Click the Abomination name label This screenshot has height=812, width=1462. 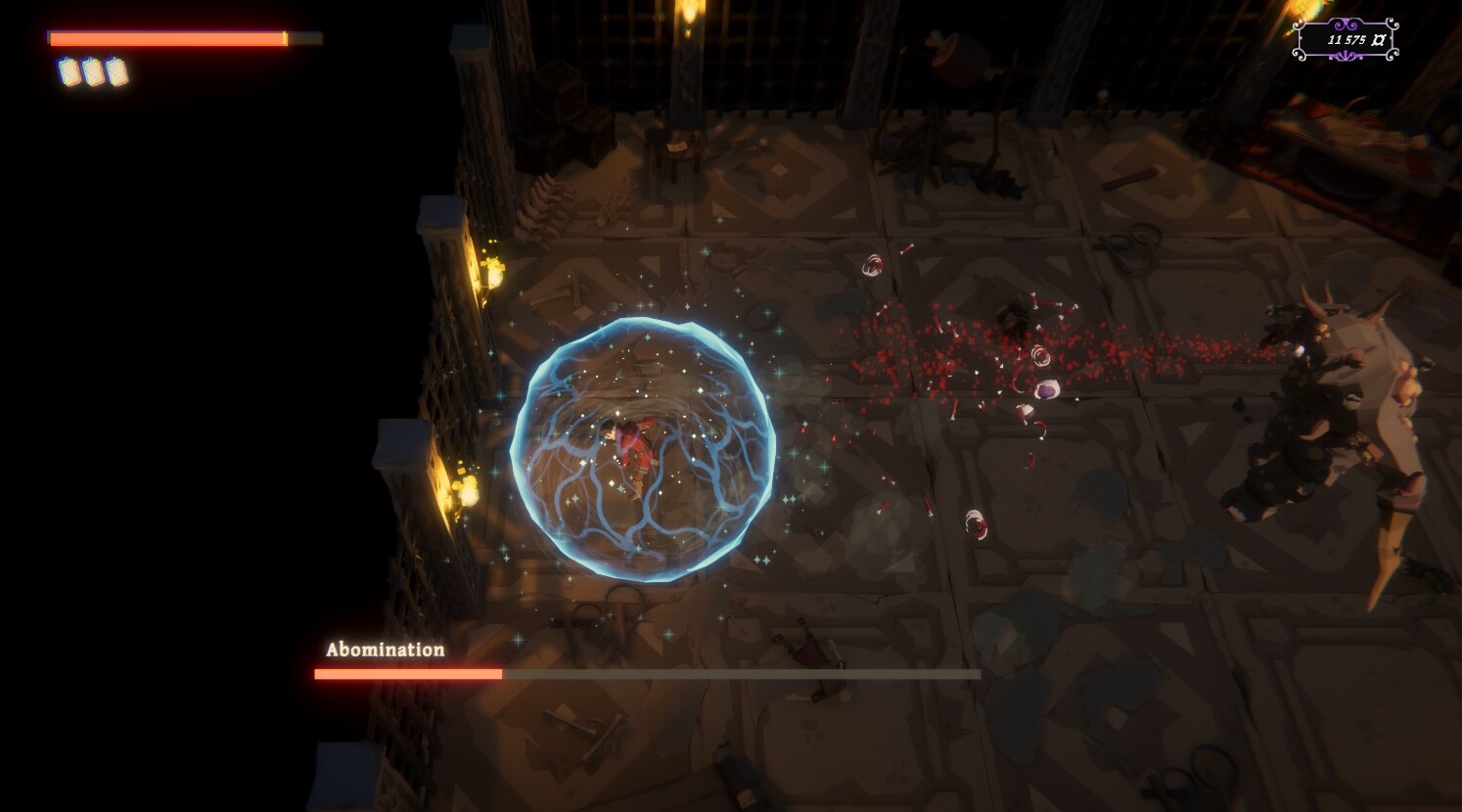(x=386, y=649)
